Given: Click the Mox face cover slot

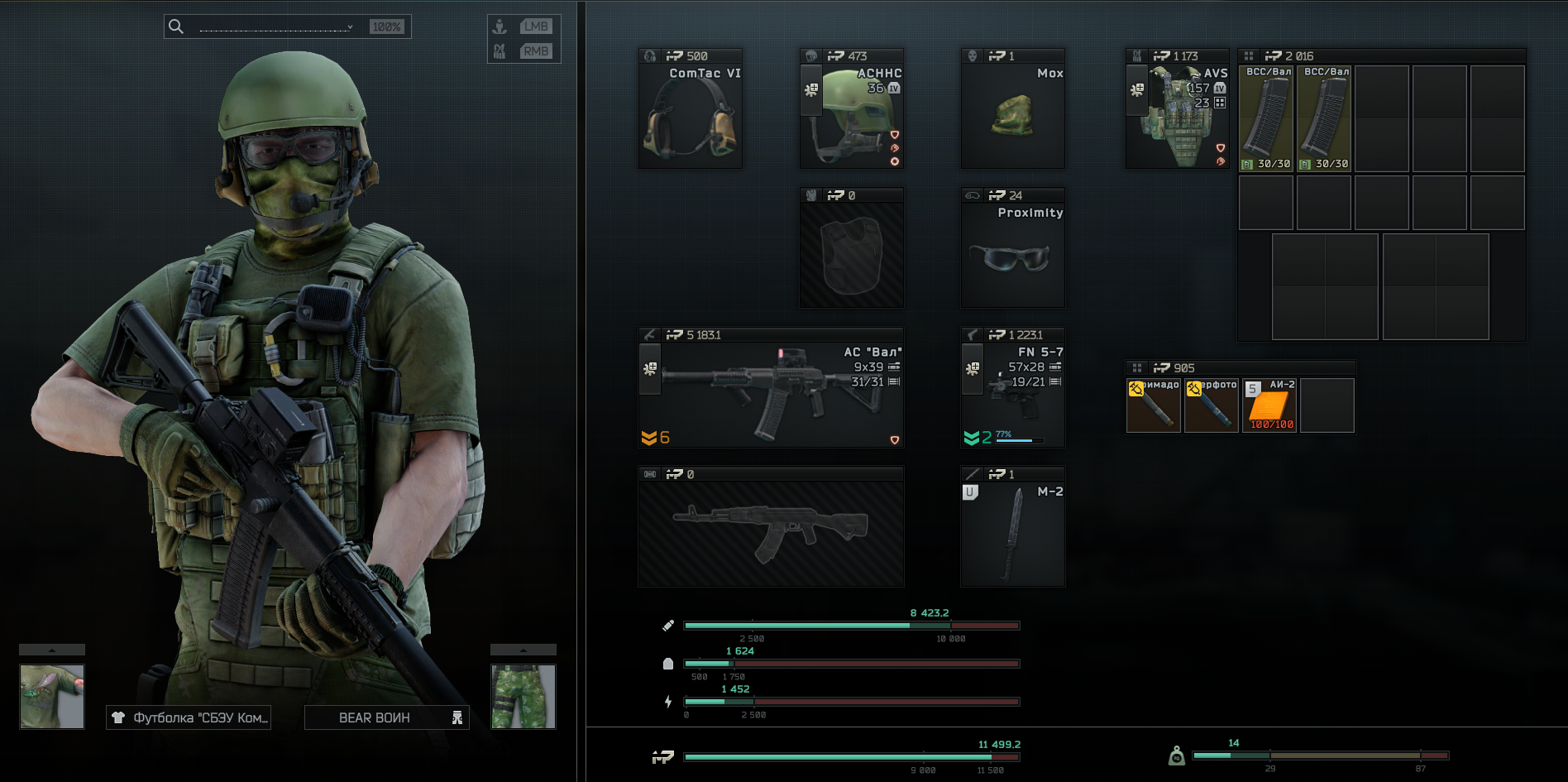Looking at the screenshot, I should 1012,116.
